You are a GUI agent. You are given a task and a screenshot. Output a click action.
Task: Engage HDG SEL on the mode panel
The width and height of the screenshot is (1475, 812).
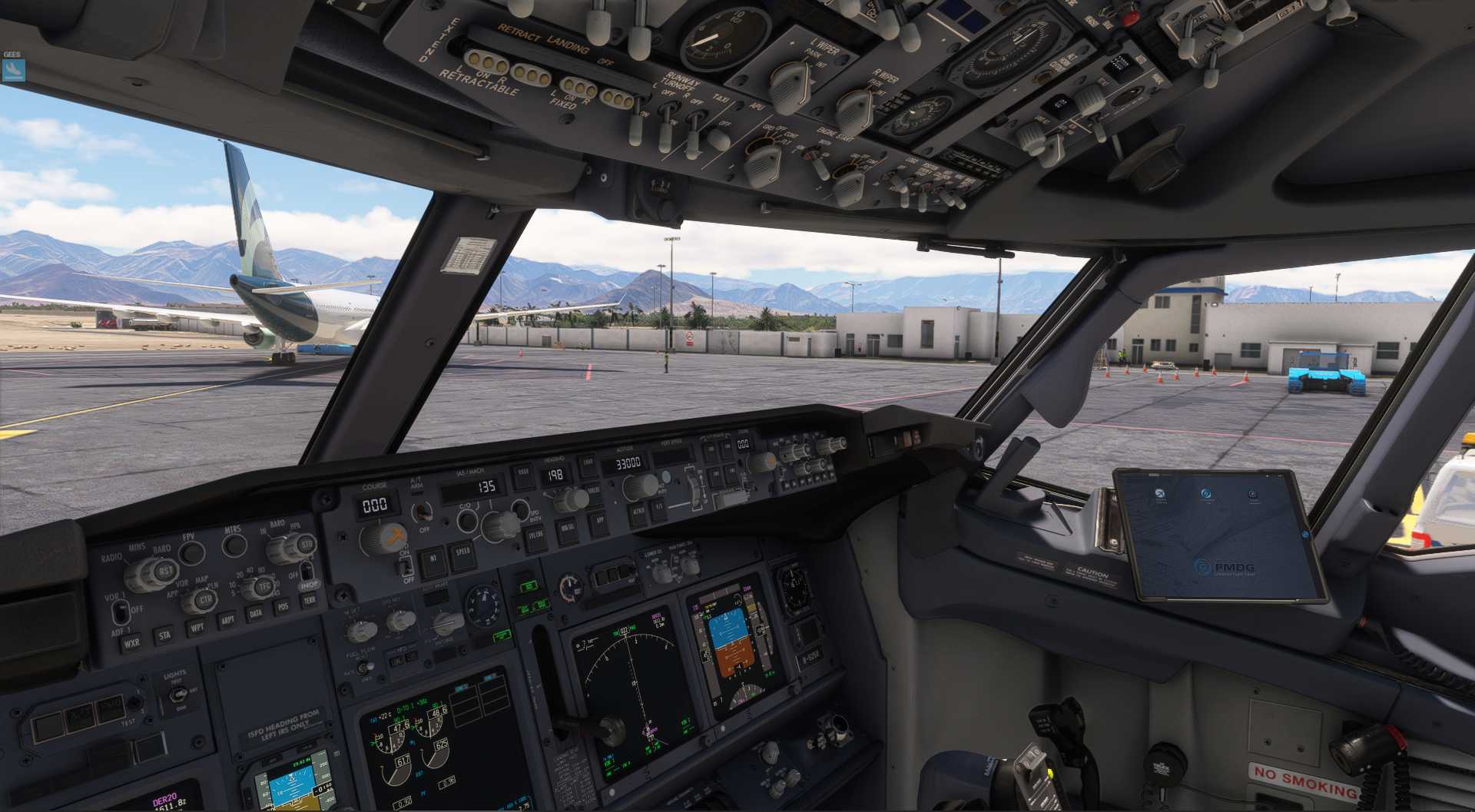pos(568,528)
